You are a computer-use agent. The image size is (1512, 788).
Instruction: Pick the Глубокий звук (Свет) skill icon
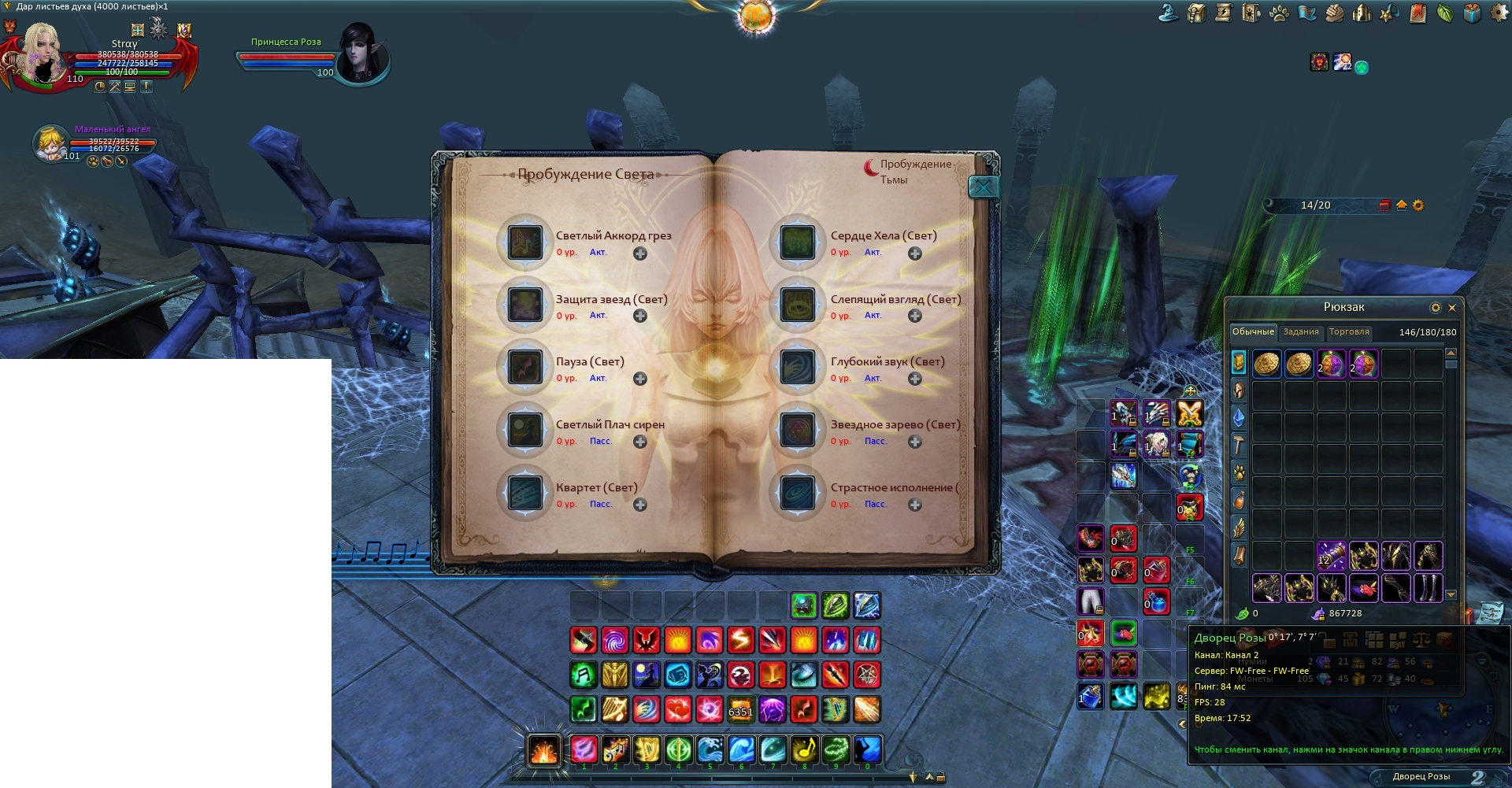click(x=797, y=368)
